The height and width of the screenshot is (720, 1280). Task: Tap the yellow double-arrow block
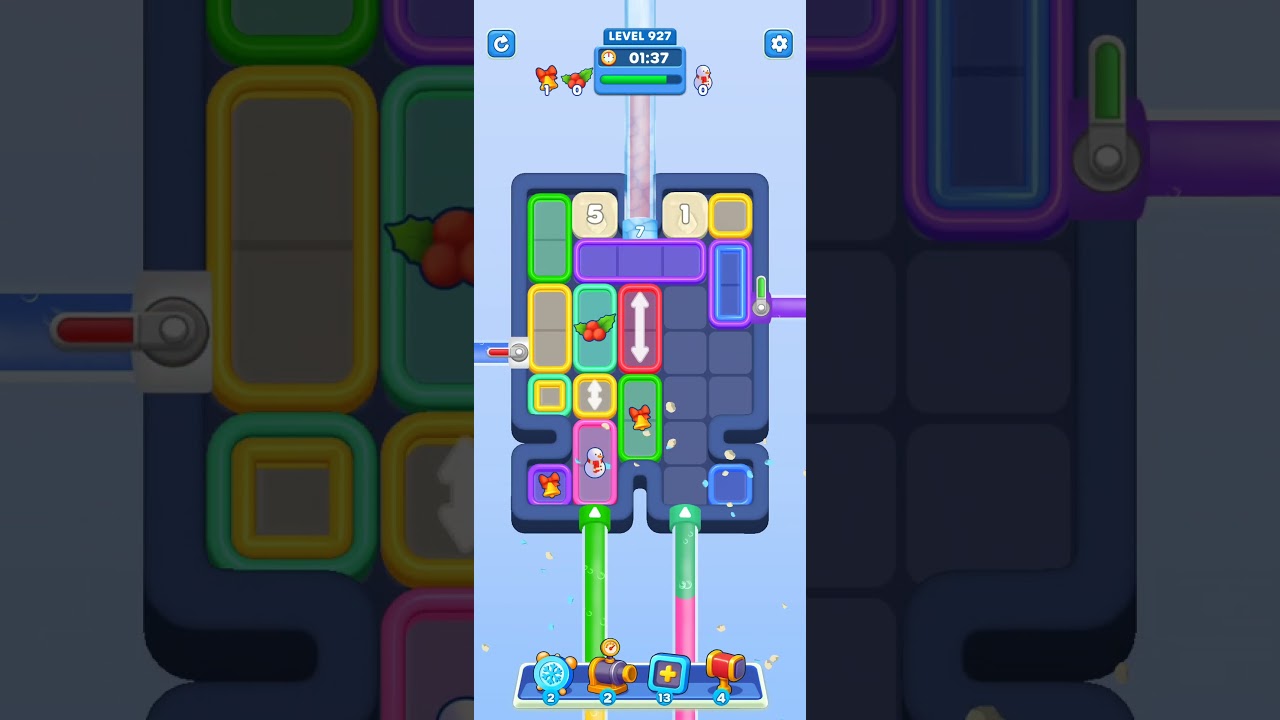pos(596,394)
